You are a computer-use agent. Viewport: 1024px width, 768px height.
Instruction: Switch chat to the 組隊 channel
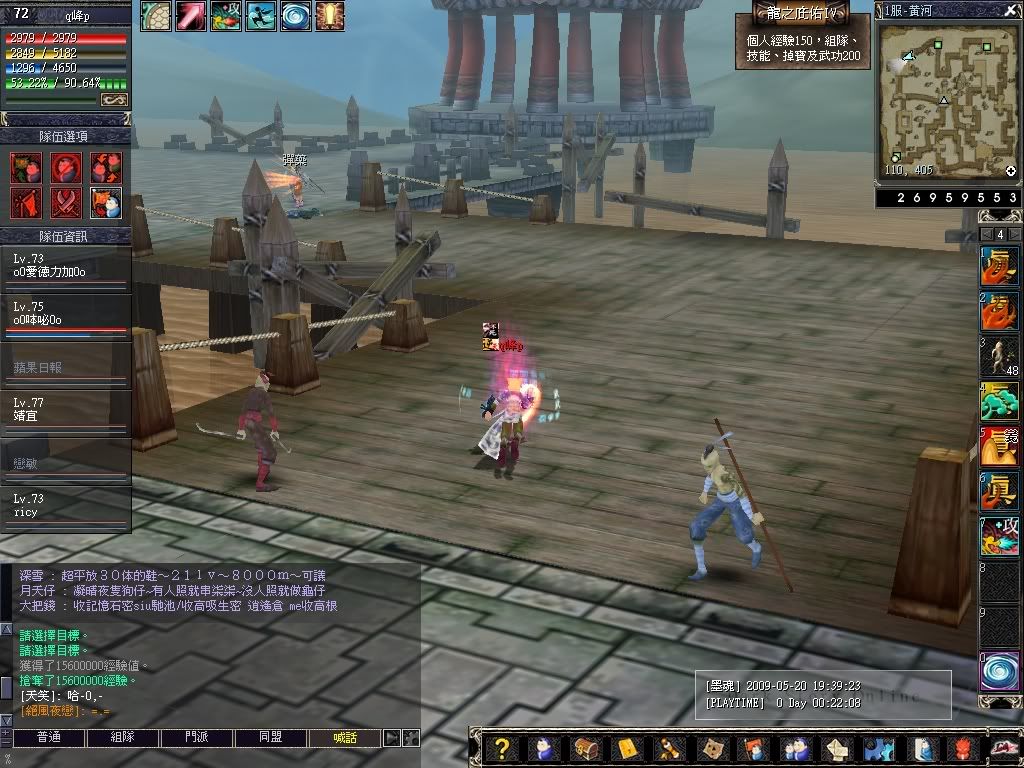coord(123,738)
